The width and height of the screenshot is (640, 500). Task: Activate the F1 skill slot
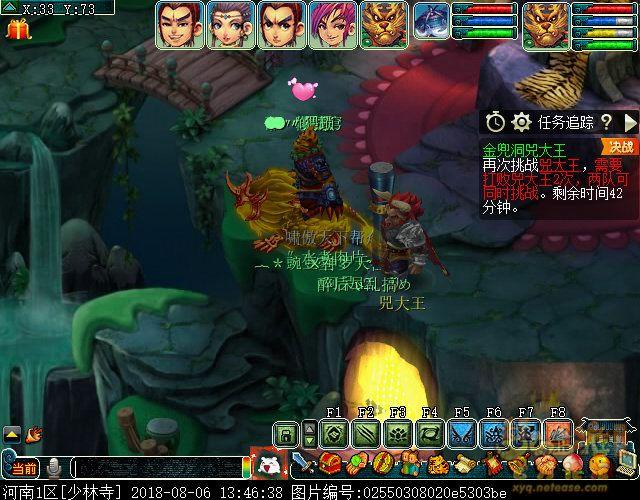(x=334, y=433)
